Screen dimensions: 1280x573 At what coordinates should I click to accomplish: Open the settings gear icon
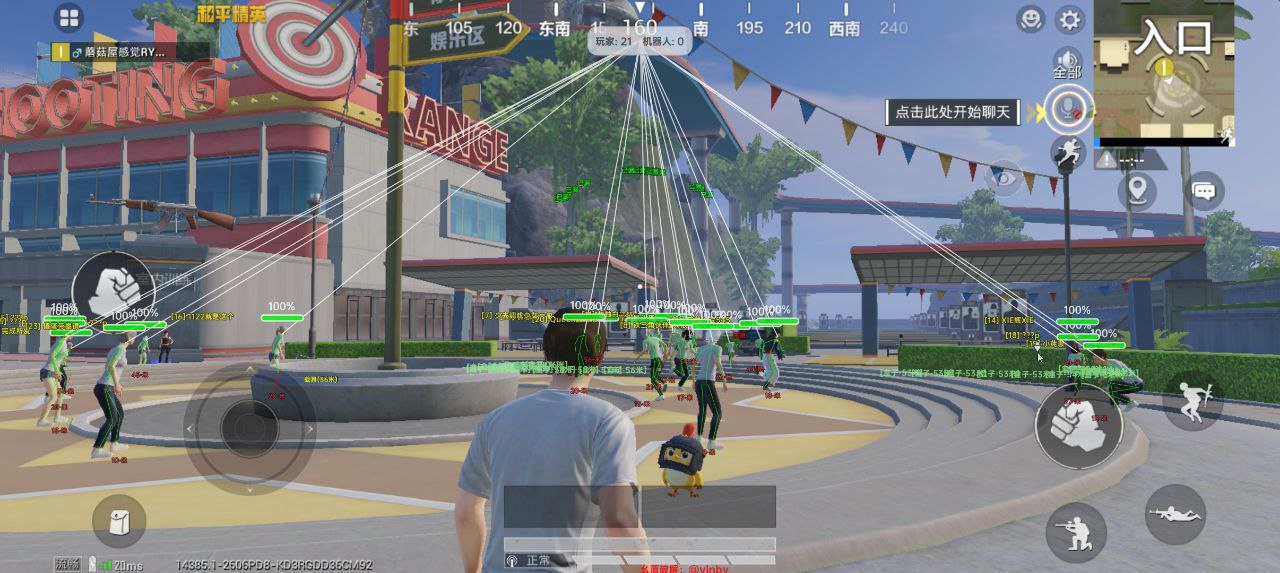pyautogui.click(x=1070, y=20)
